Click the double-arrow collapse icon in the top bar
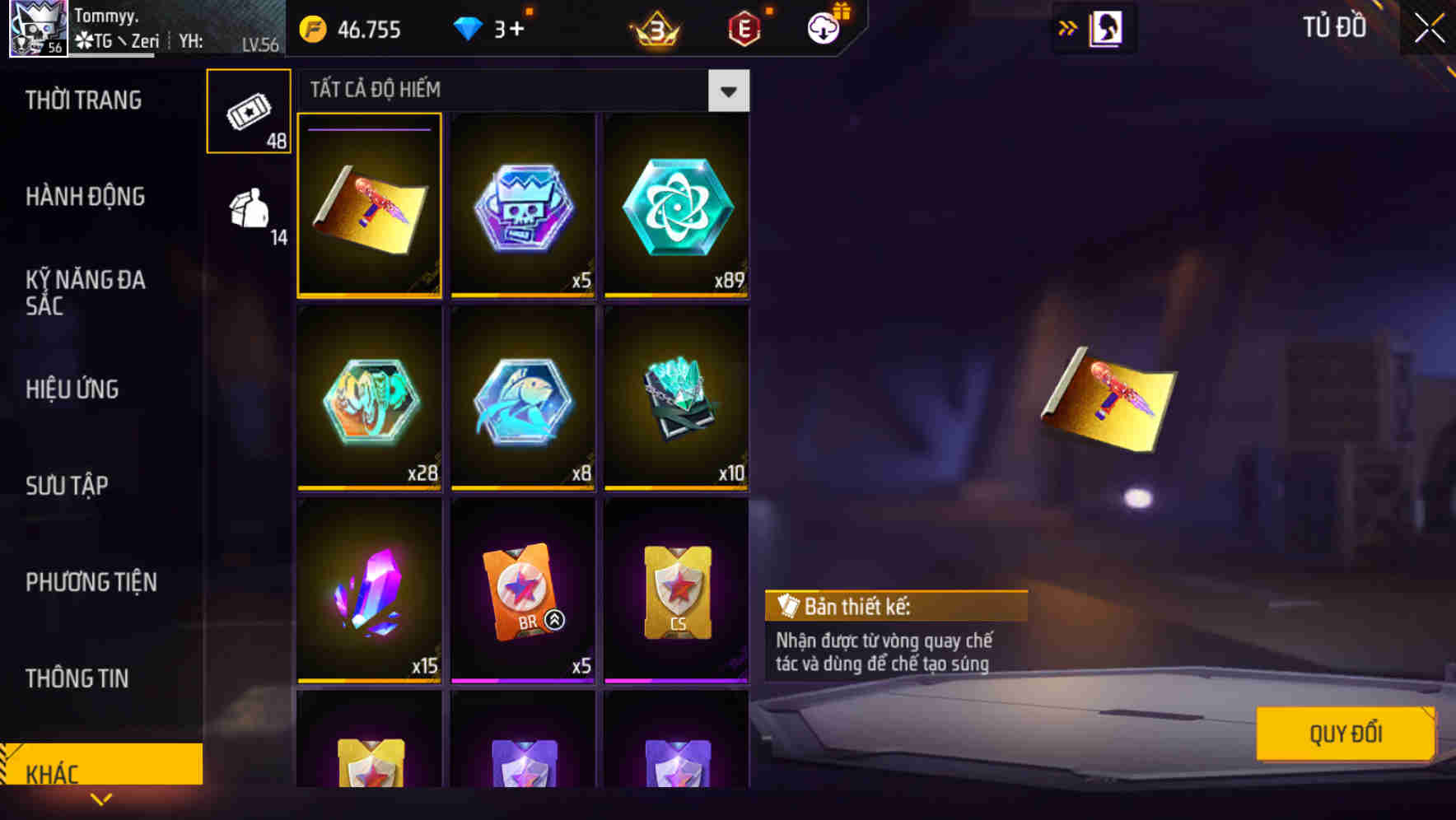1456x820 pixels. pos(1068,26)
